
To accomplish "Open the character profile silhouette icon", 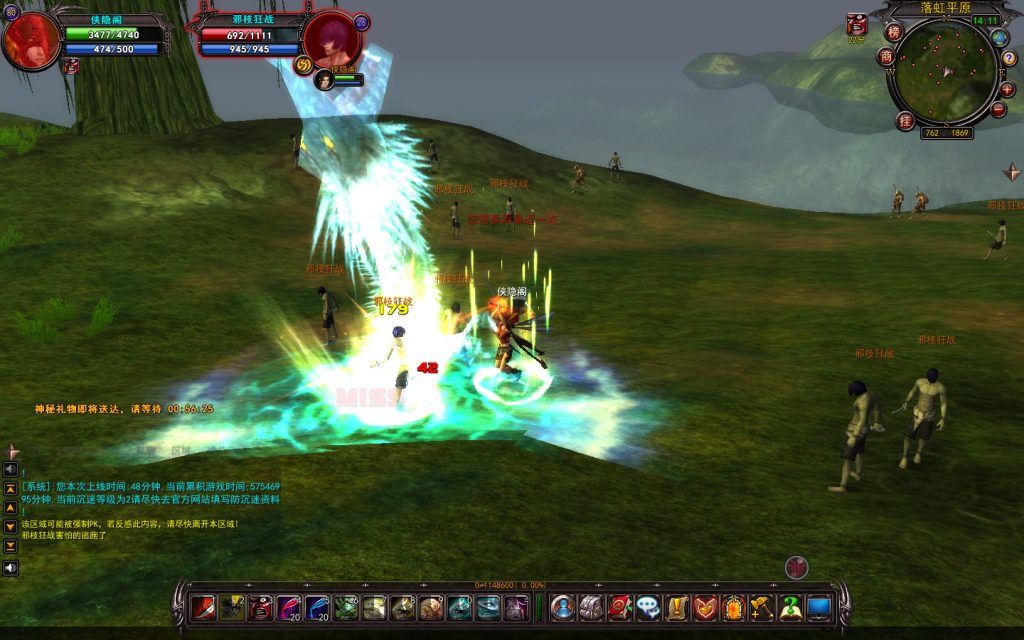I will pos(563,607).
